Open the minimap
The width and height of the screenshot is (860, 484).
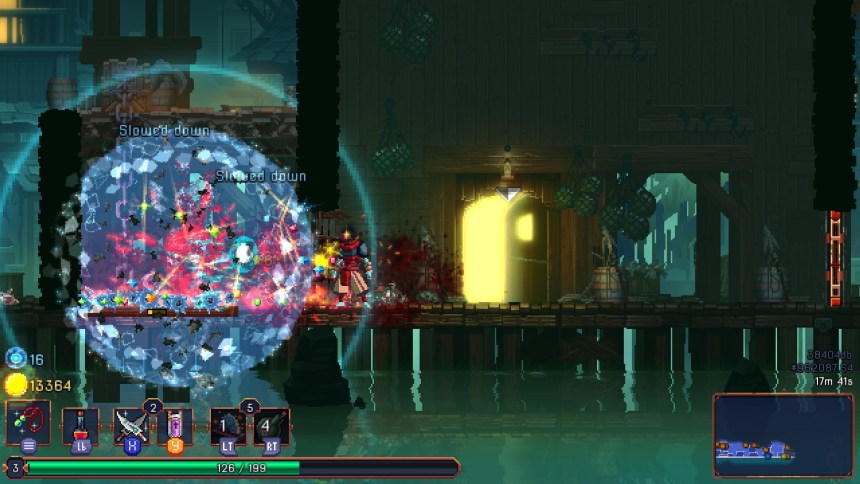tap(782, 434)
